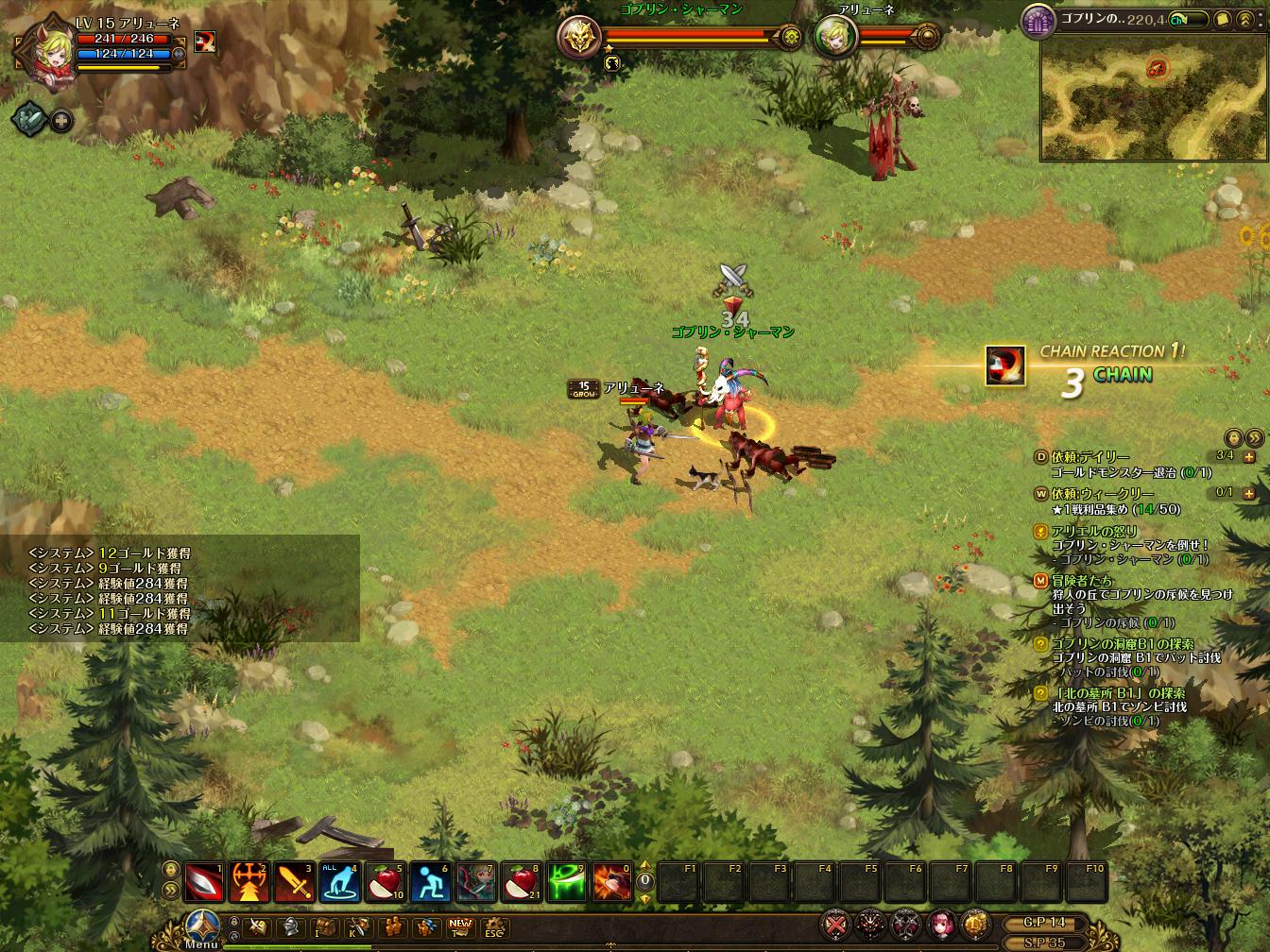Trigger the blue ALL pickup skill

[x=340, y=883]
